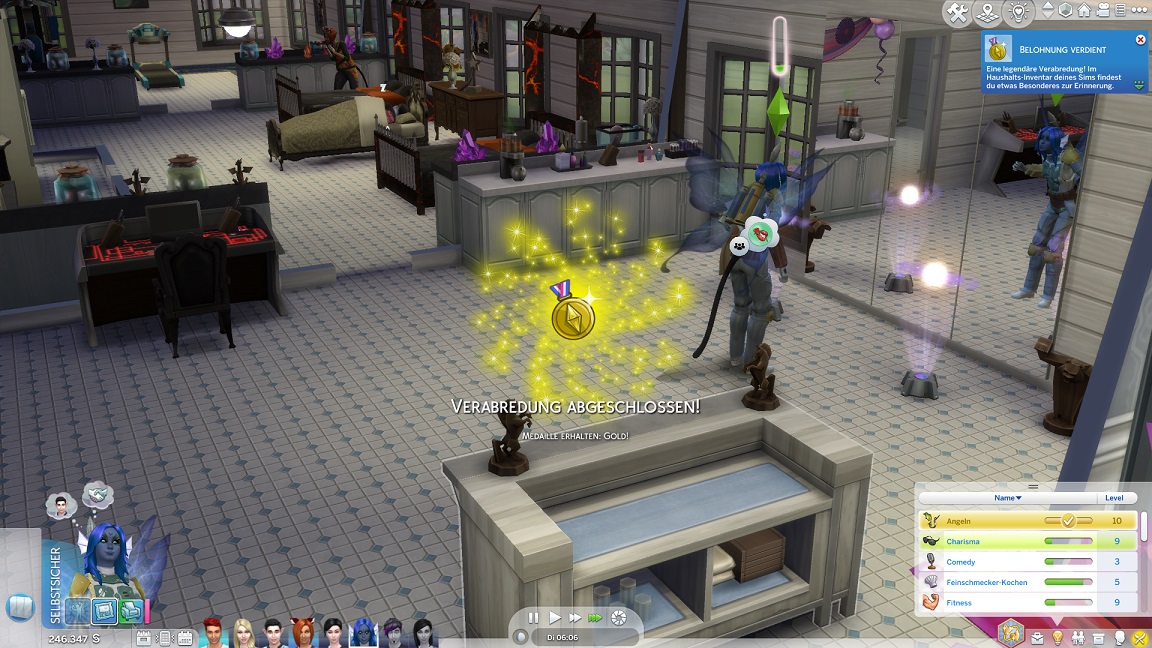Open the career briefcase panel
The height and width of the screenshot is (648, 1152).
[1037, 637]
